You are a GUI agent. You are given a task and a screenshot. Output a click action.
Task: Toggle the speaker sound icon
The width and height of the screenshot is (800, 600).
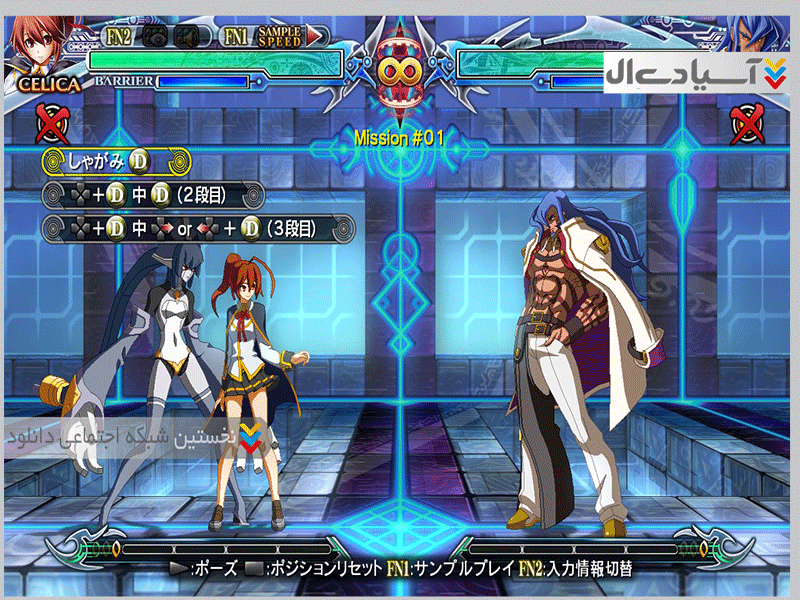pos(186,37)
